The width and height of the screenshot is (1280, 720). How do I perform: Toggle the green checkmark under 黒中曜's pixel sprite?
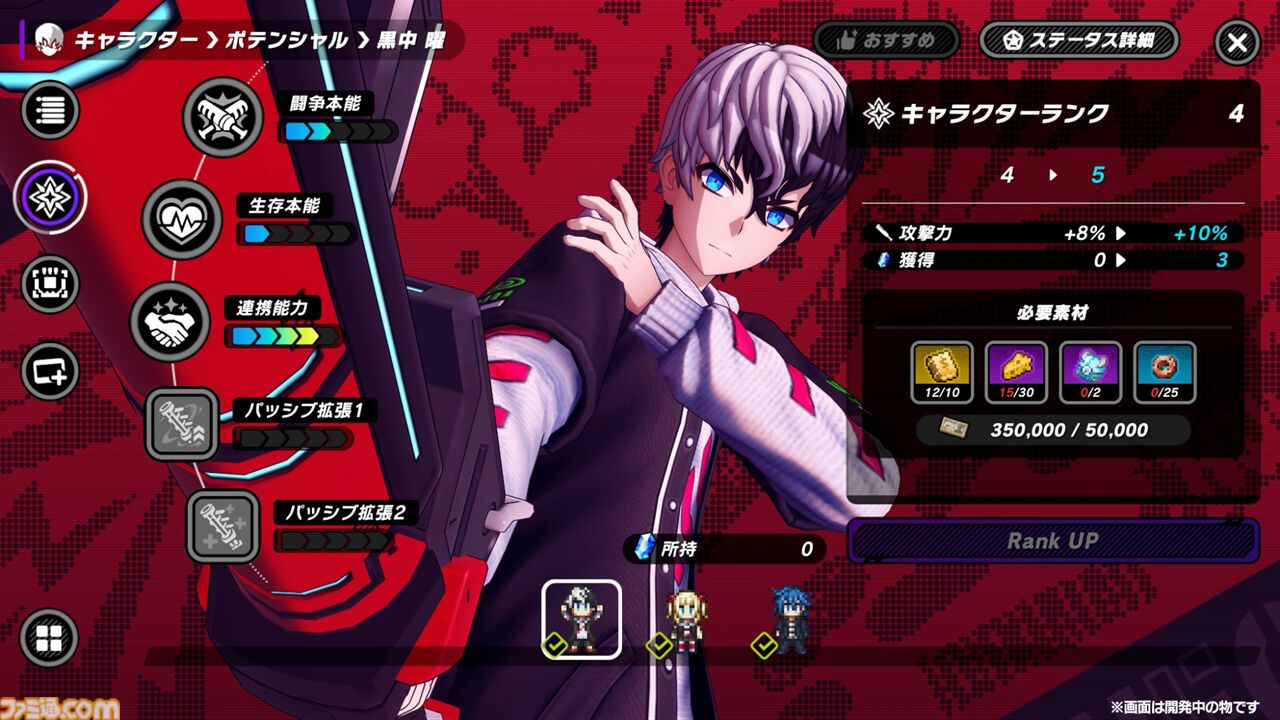(x=553, y=646)
